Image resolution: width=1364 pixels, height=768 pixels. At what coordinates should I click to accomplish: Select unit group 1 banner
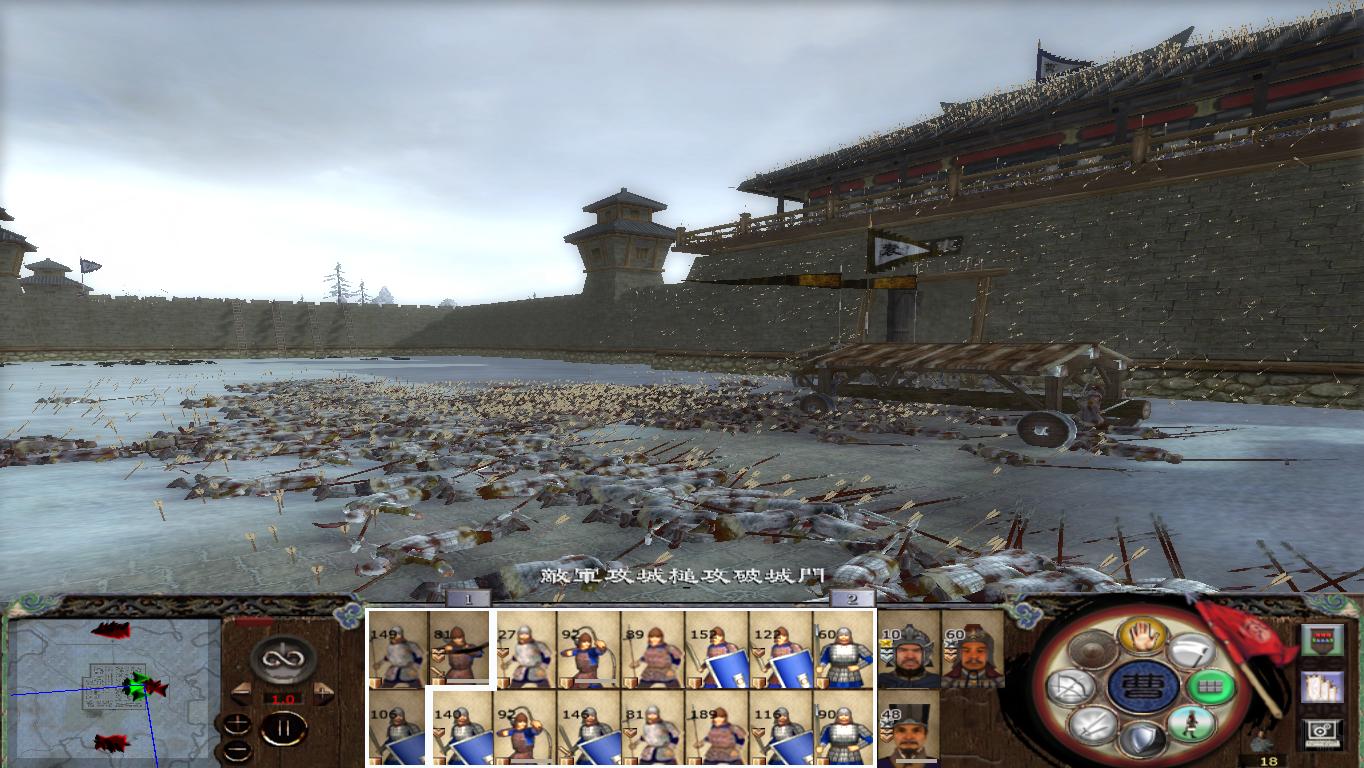coord(466,597)
